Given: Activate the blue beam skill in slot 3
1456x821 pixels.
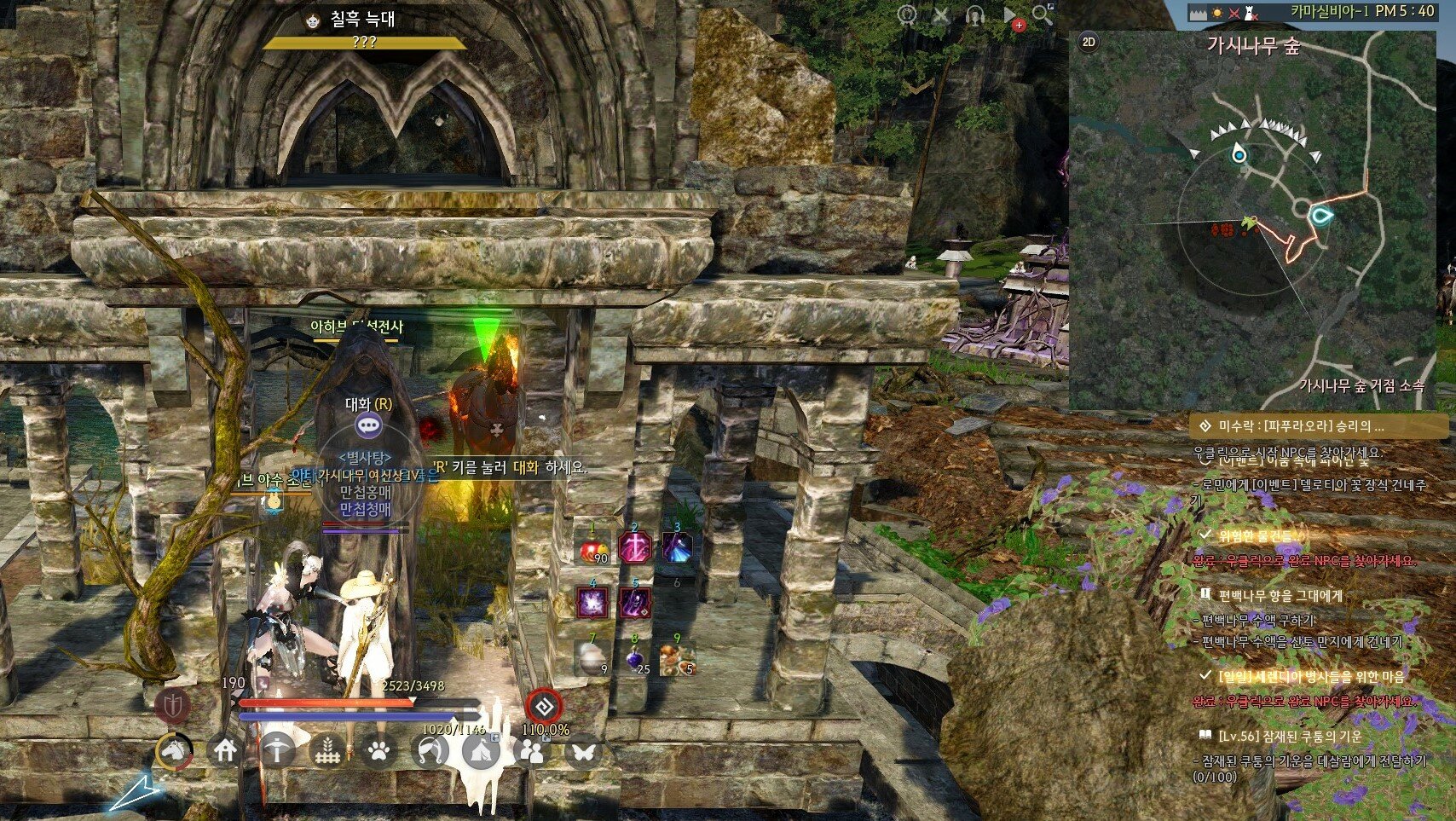Looking at the screenshot, I should click(677, 548).
